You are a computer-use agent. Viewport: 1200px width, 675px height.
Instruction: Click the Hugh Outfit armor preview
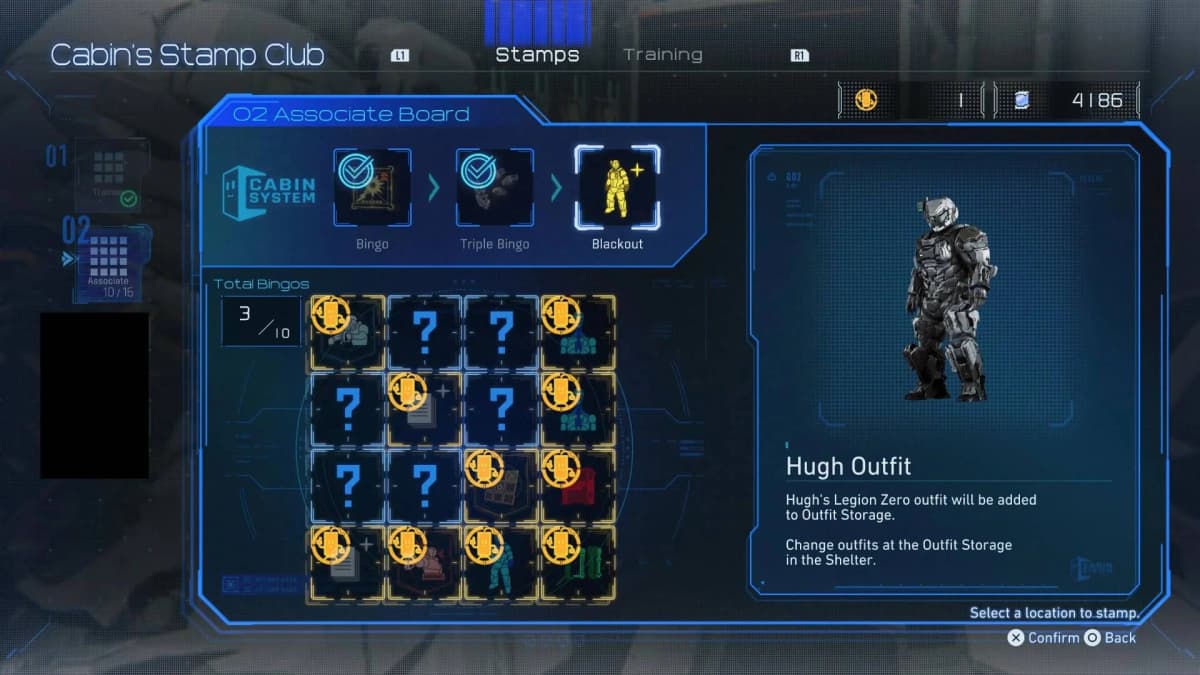(x=944, y=300)
